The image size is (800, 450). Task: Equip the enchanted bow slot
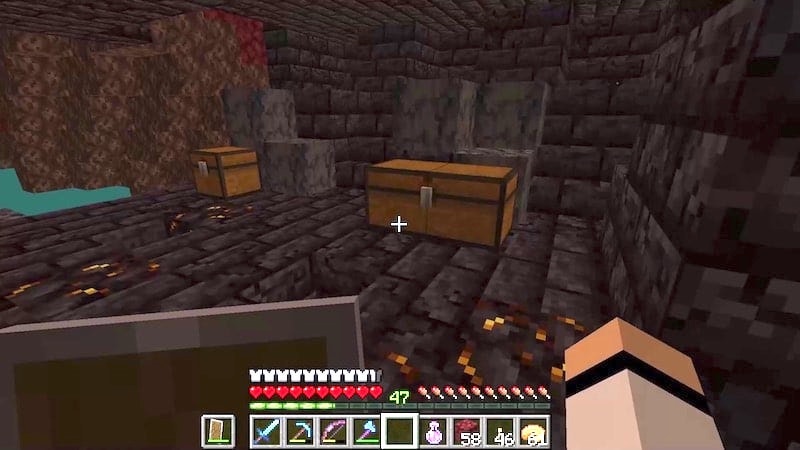[333, 432]
